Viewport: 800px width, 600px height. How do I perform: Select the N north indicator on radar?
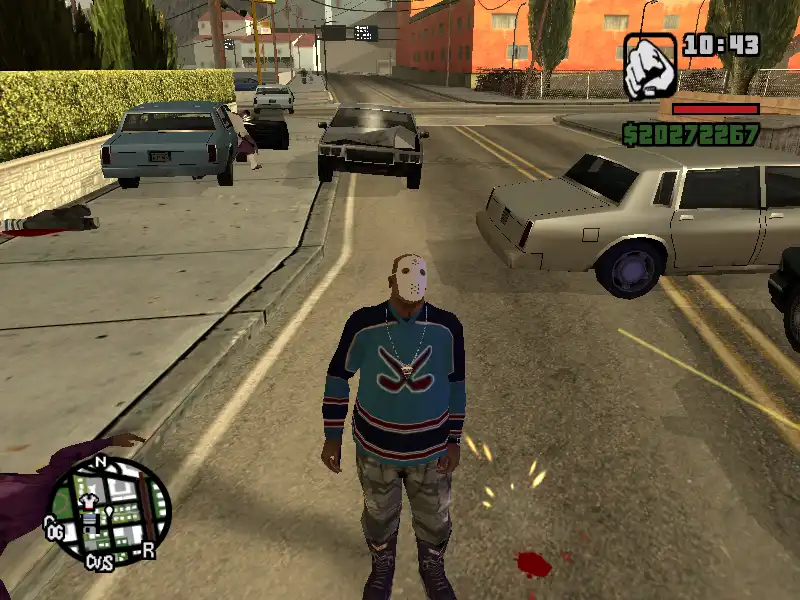[x=100, y=463]
